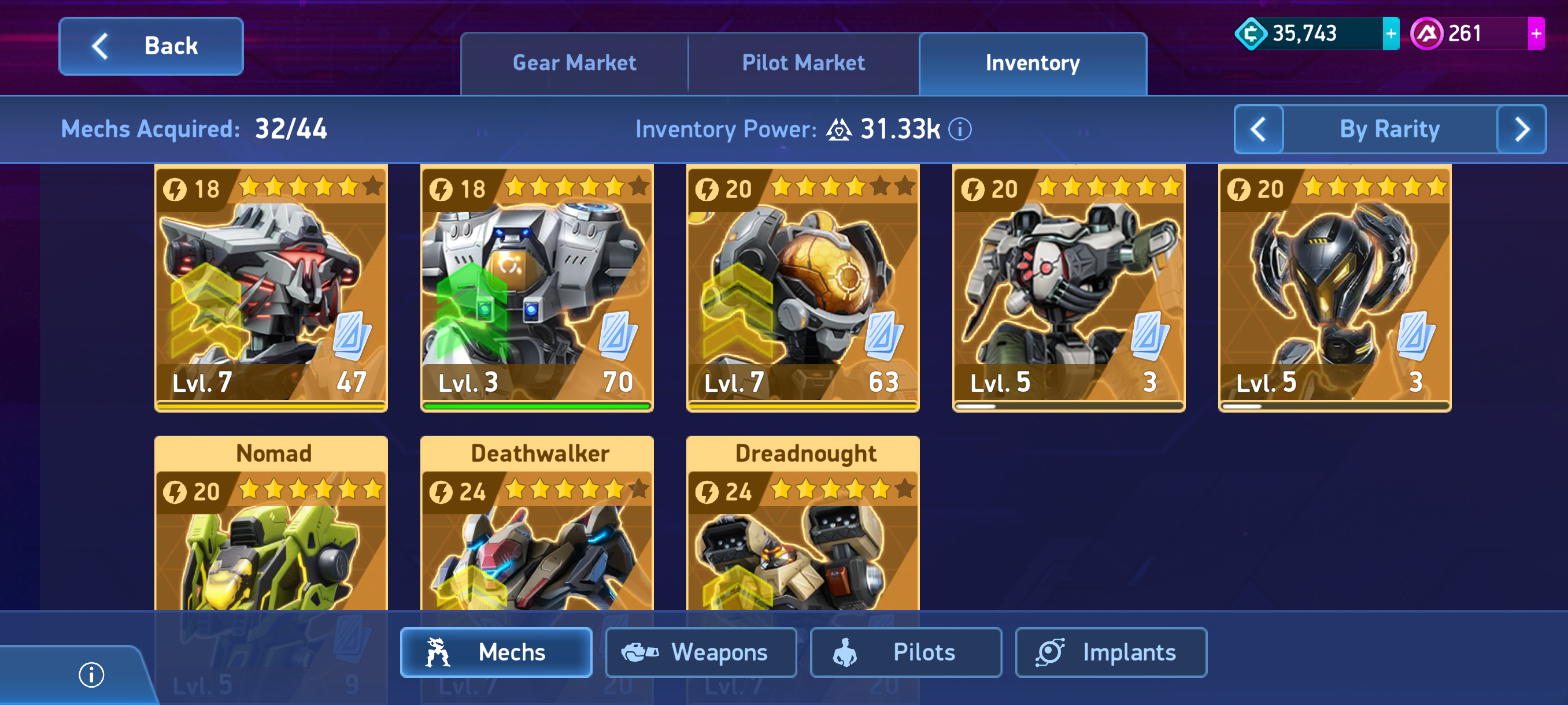
Task: Show Inventory Power info tooltip
Action: (x=960, y=129)
